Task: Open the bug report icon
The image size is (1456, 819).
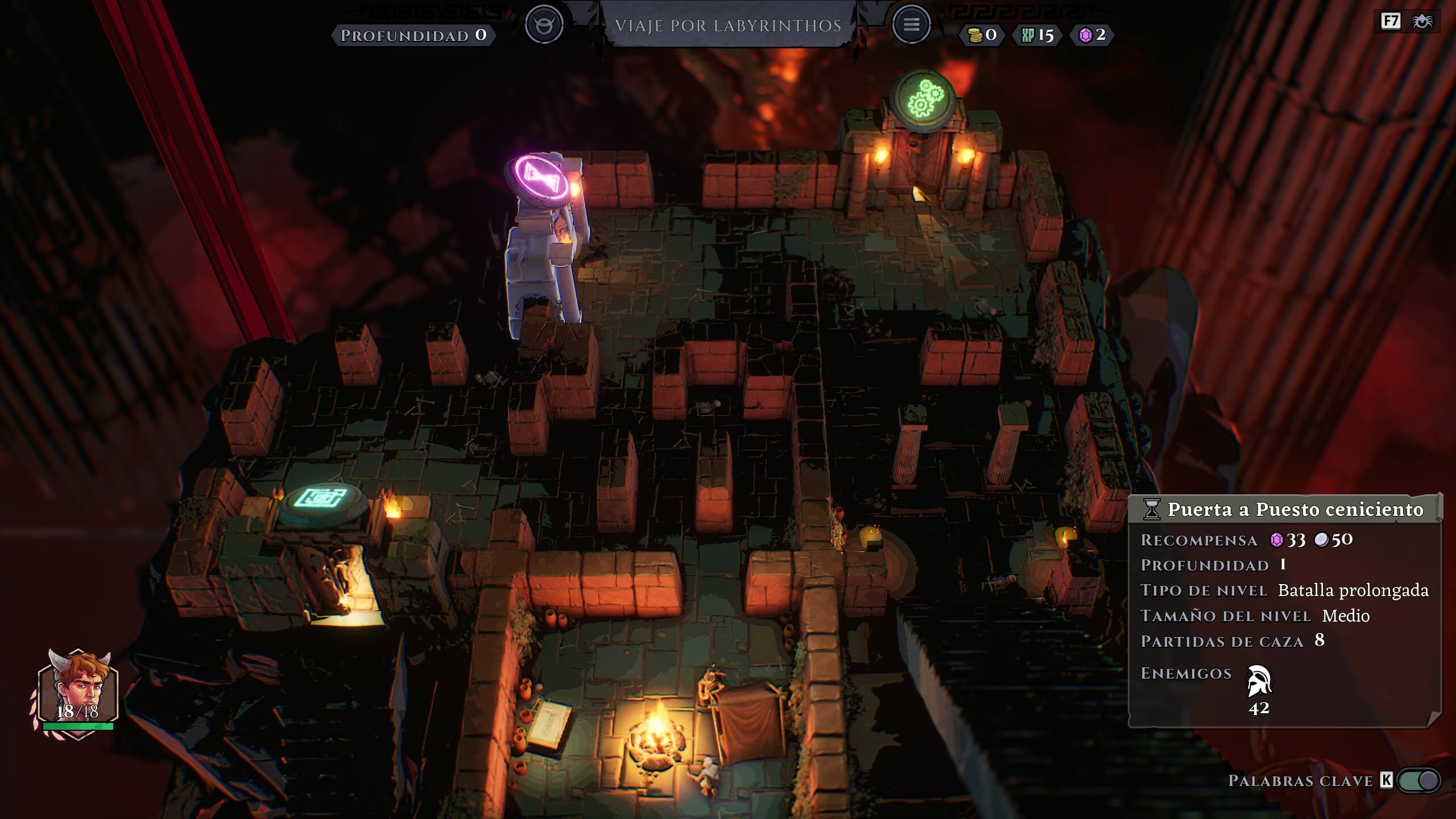Action: click(x=1422, y=22)
